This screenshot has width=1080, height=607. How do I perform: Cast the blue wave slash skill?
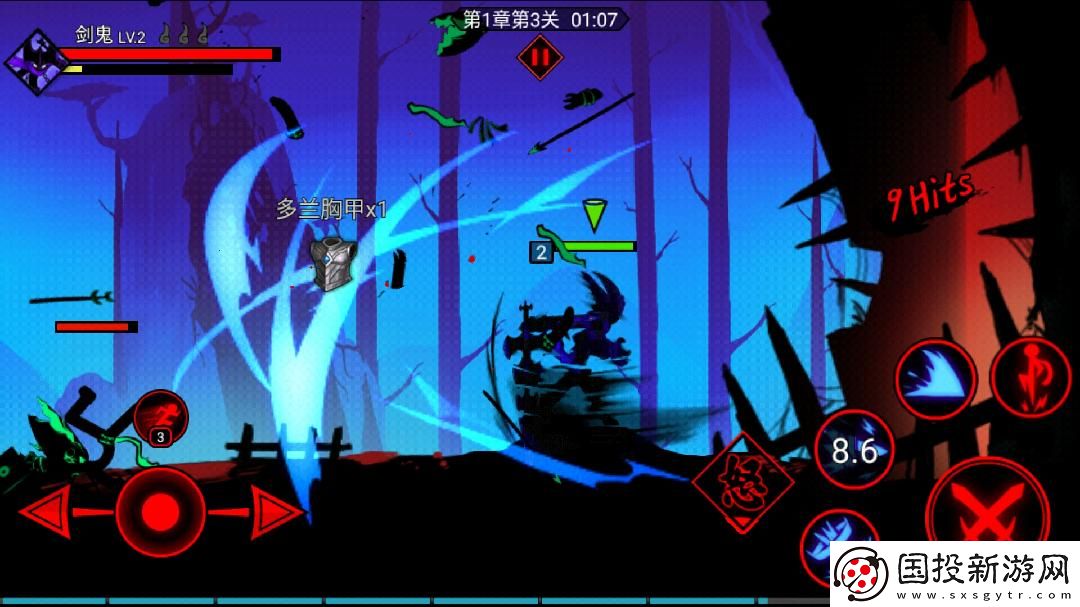pyautogui.click(x=935, y=380)
